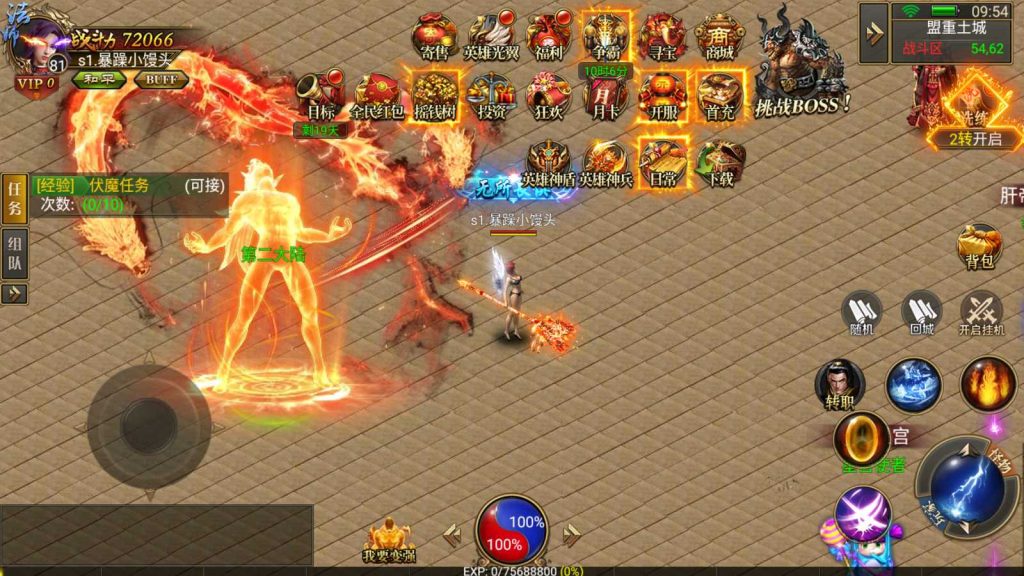Open the BUFF status button

coord(160,80)
